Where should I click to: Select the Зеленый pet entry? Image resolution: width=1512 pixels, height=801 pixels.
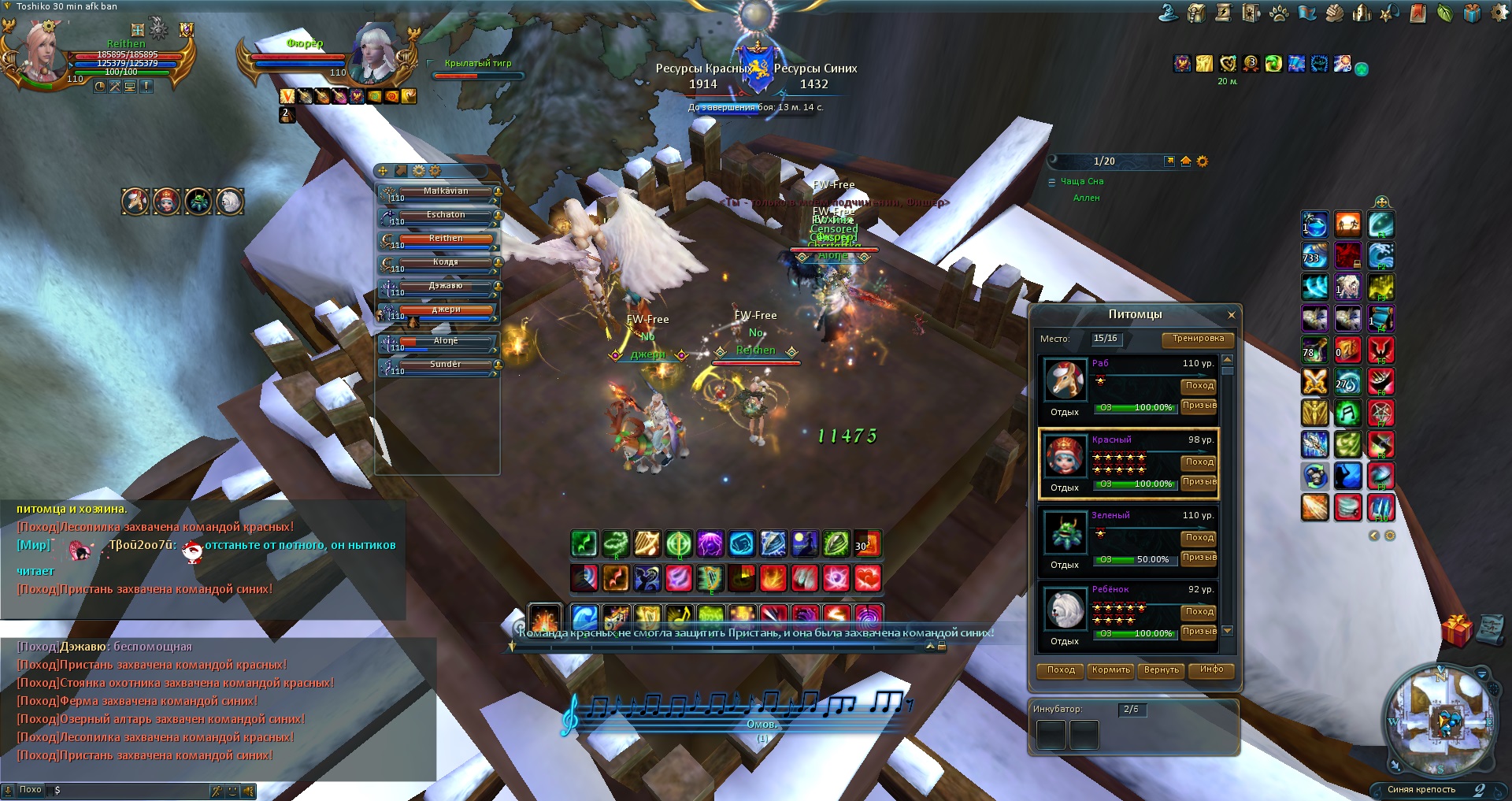[x=1128, y=540]
